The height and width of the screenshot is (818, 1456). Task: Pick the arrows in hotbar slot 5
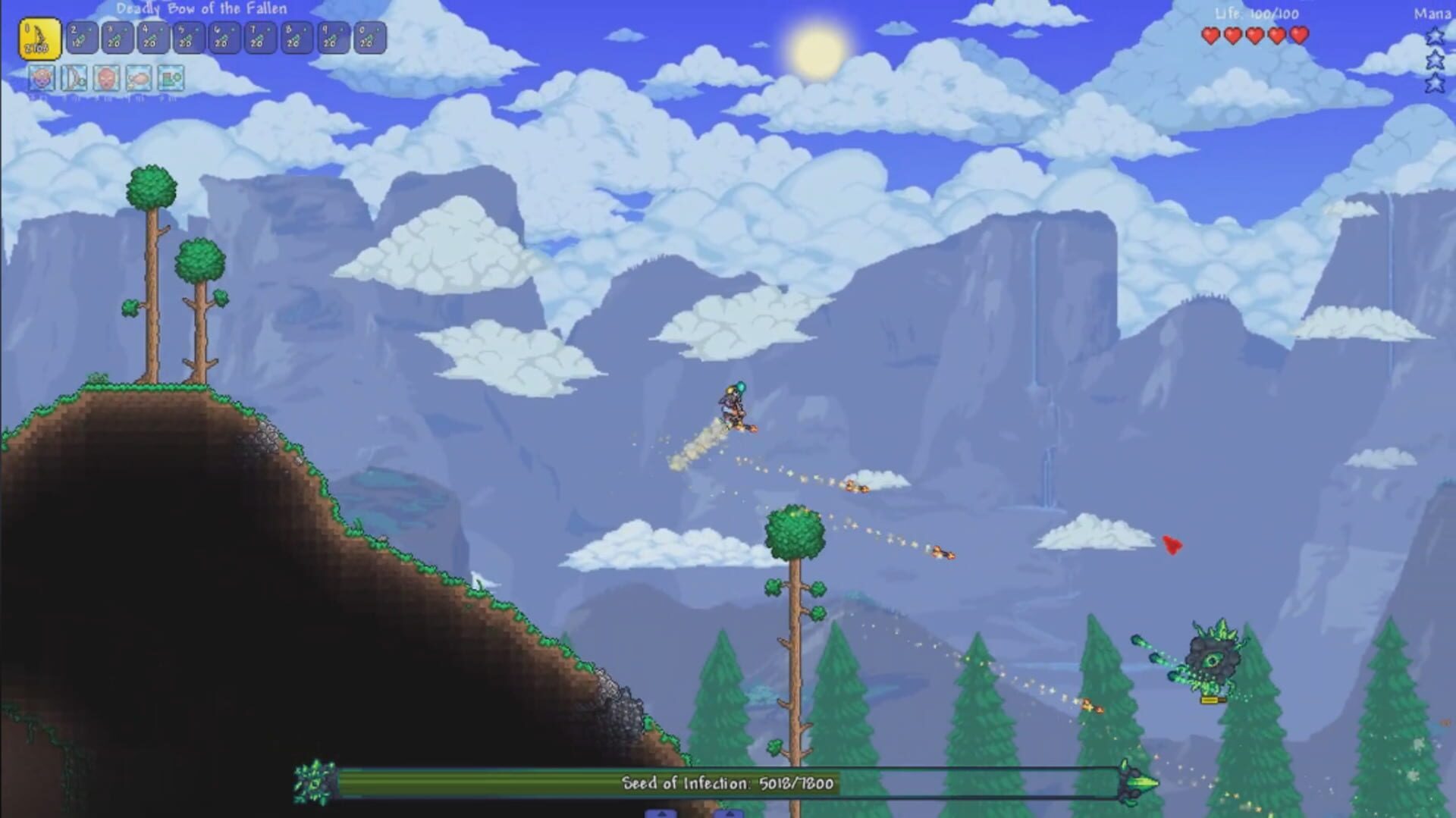pos(189,35)
